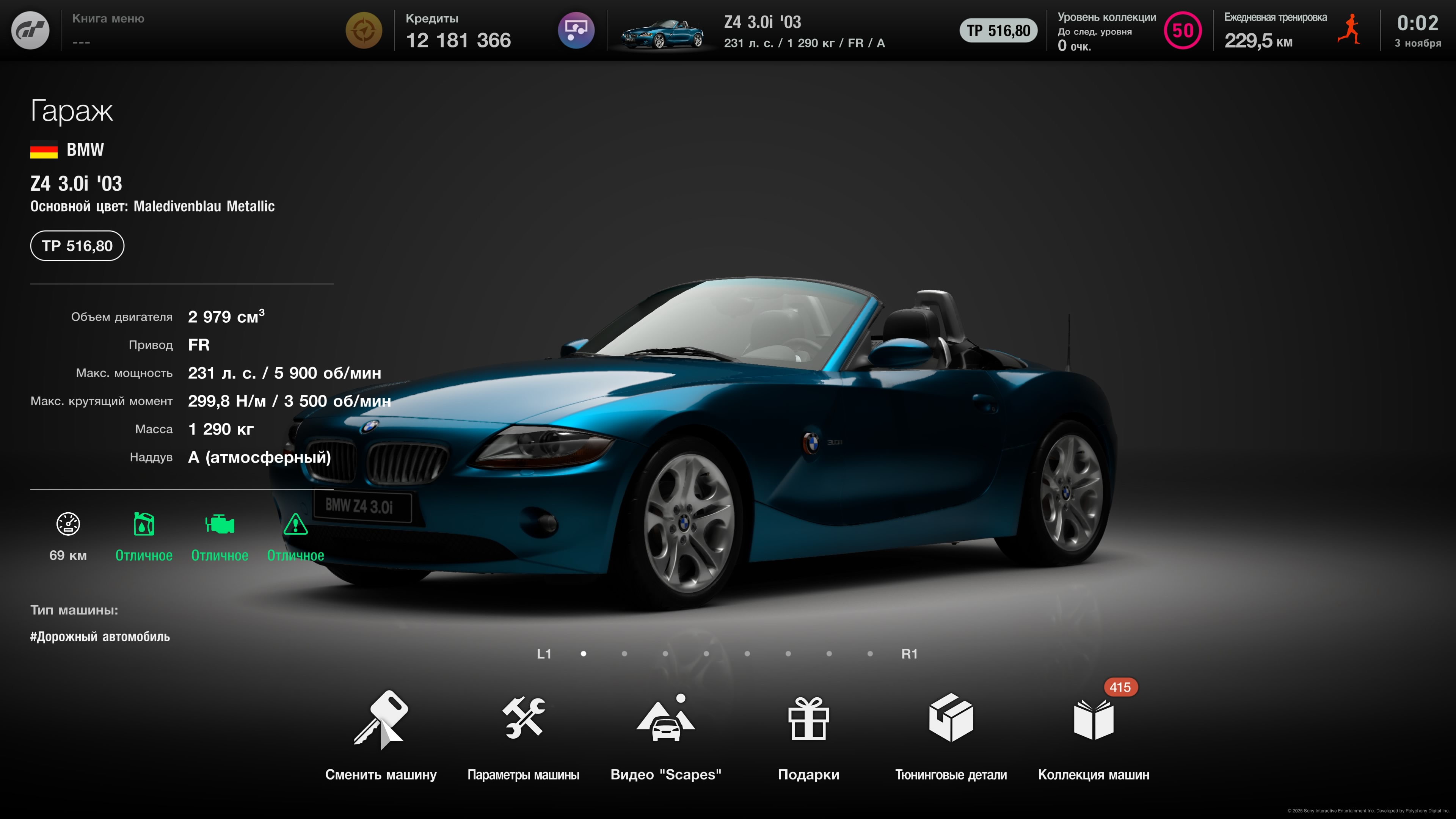Open Tuning Parts (Тюнинговые детали)
1456x819 pixels.
pos(951,735)
